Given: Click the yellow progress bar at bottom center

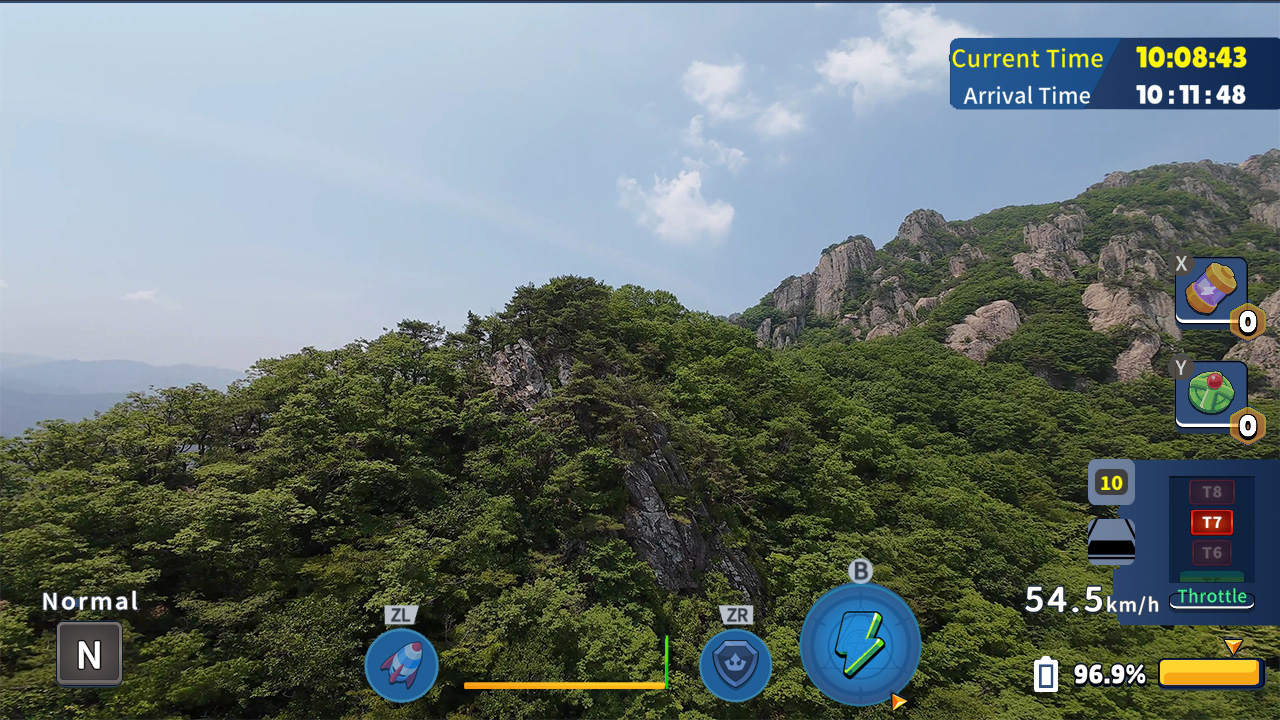Looking at the screenshot, I should tap(565, 687).
